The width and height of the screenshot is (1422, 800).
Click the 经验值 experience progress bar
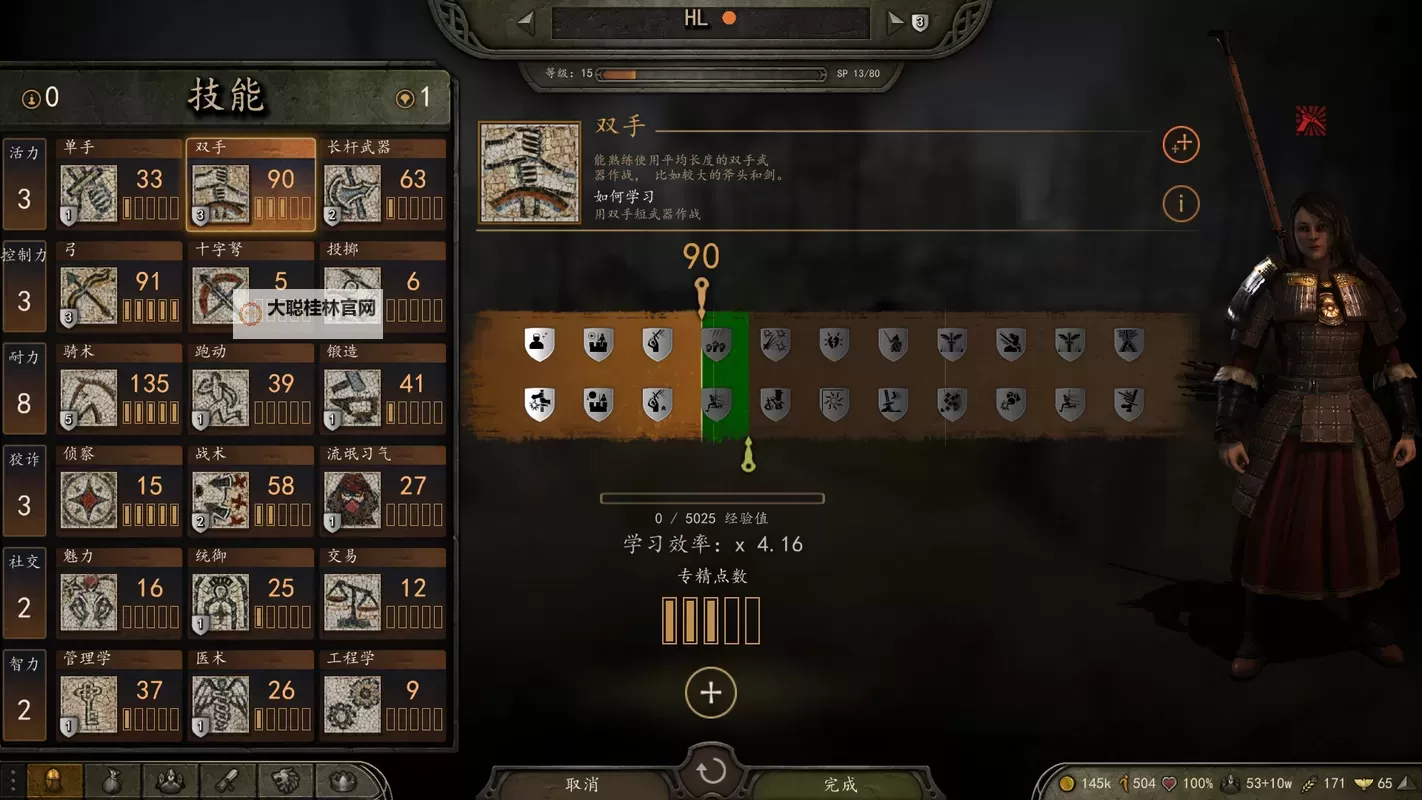(x=711, y=498)
